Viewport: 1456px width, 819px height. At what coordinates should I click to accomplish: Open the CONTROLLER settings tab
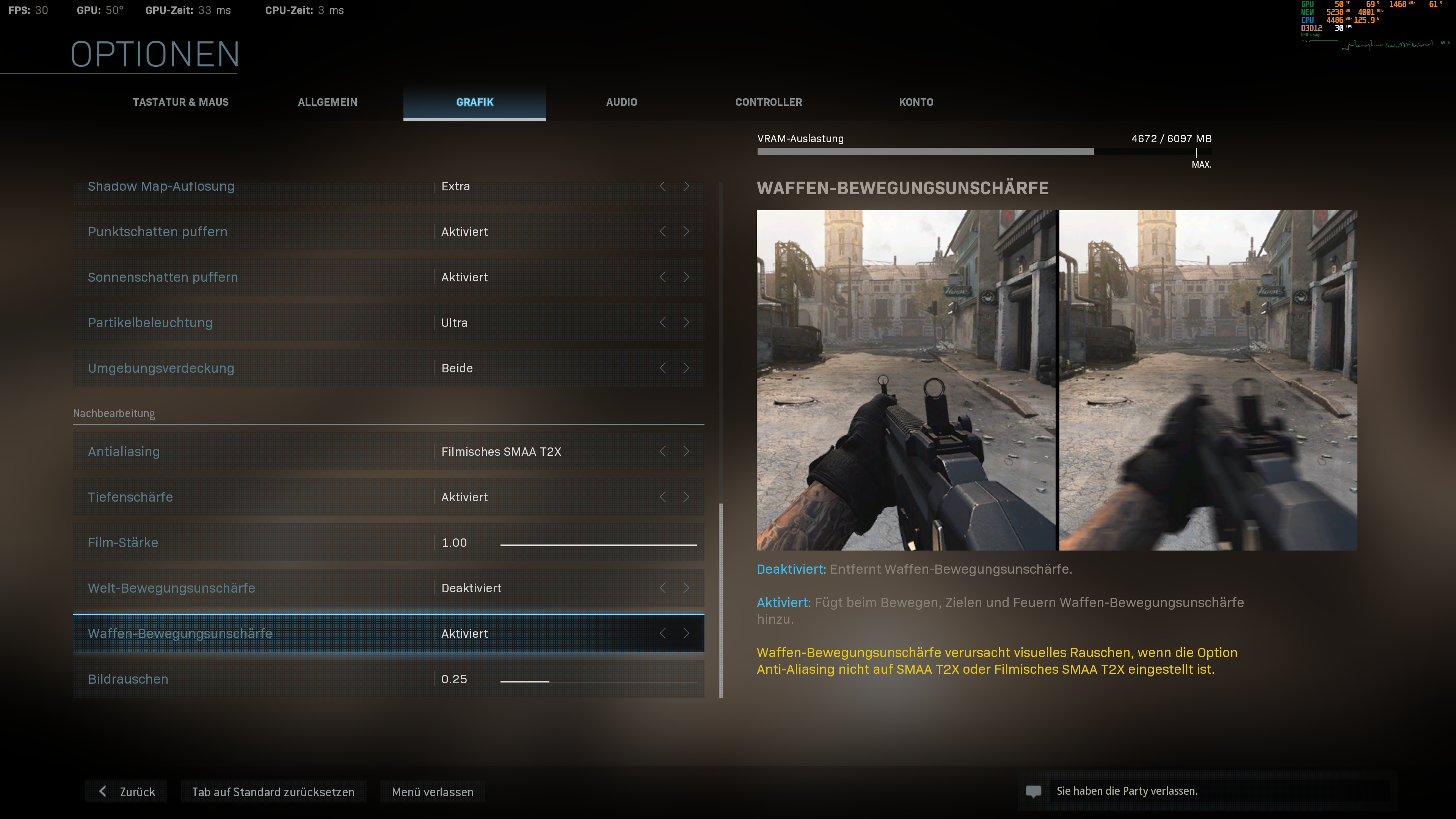coord(768,102)
